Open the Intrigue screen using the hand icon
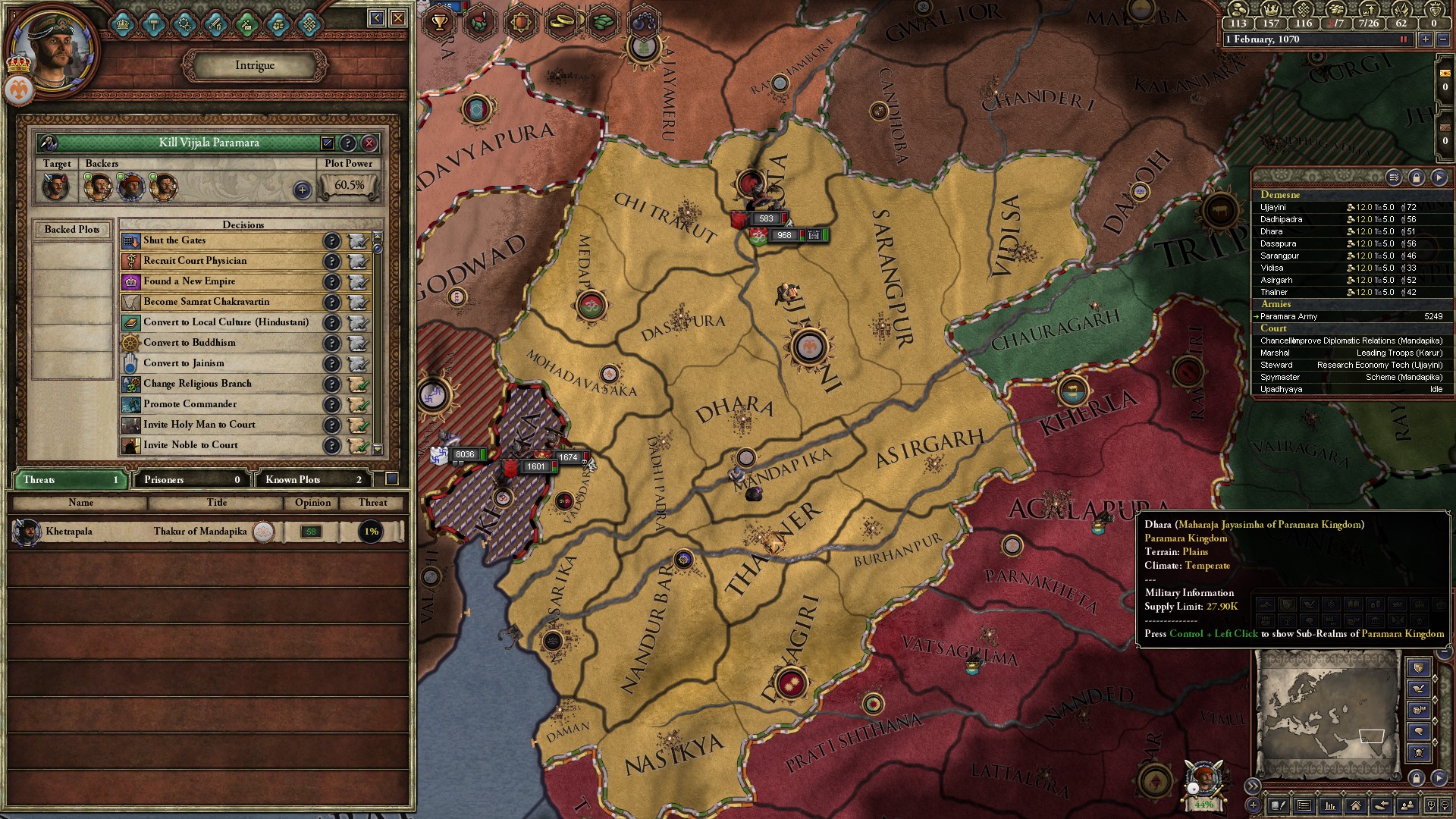 pos(278,24)
